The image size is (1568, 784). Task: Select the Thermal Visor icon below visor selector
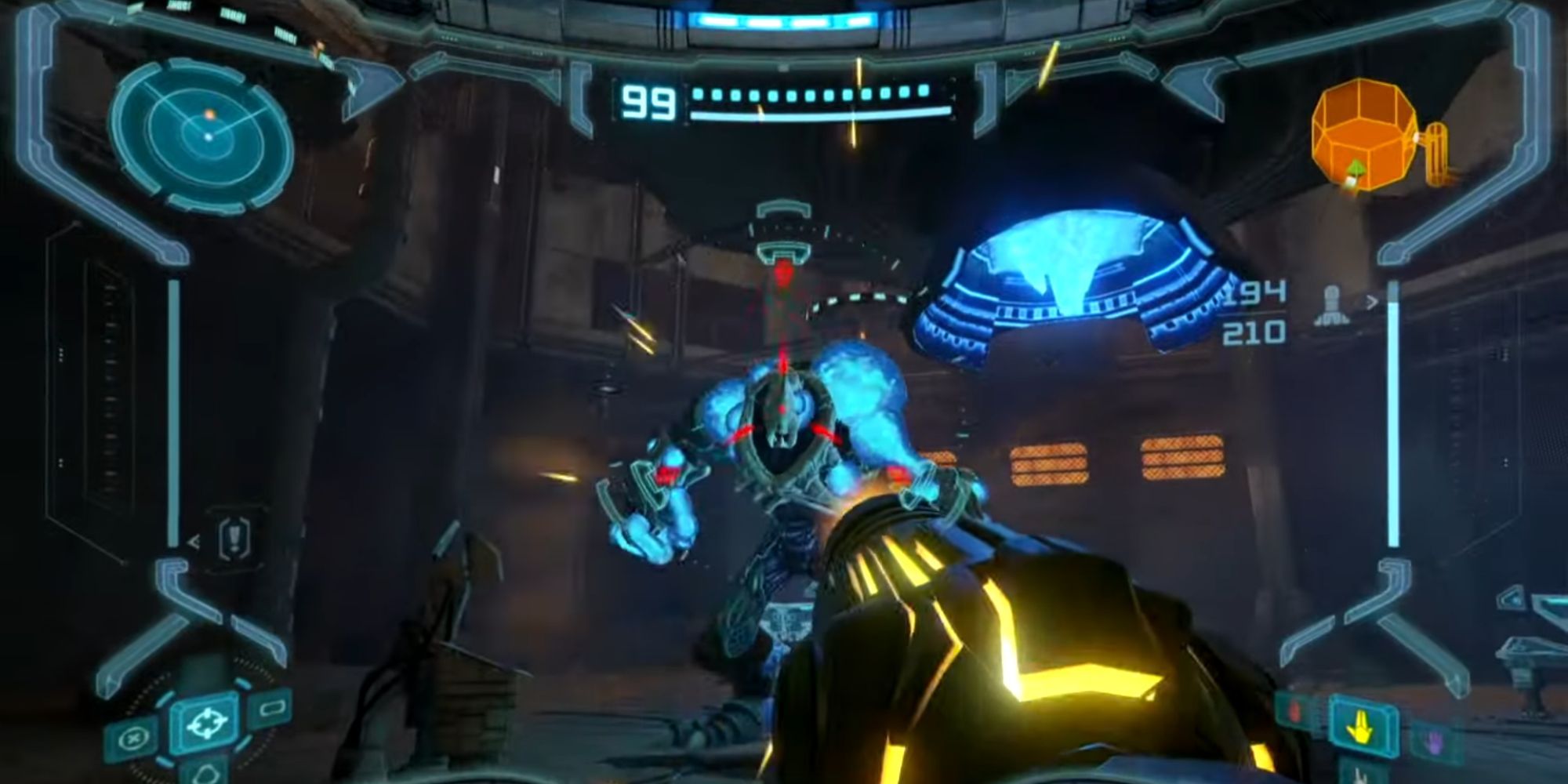point(207,775)
